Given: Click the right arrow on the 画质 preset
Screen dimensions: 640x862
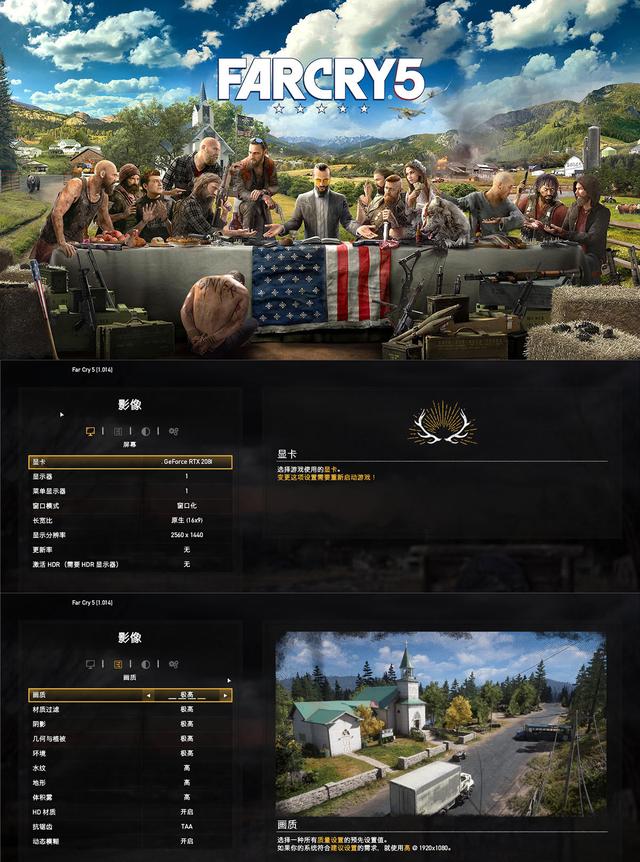Looking at the screenshot, I should point(225,695).
